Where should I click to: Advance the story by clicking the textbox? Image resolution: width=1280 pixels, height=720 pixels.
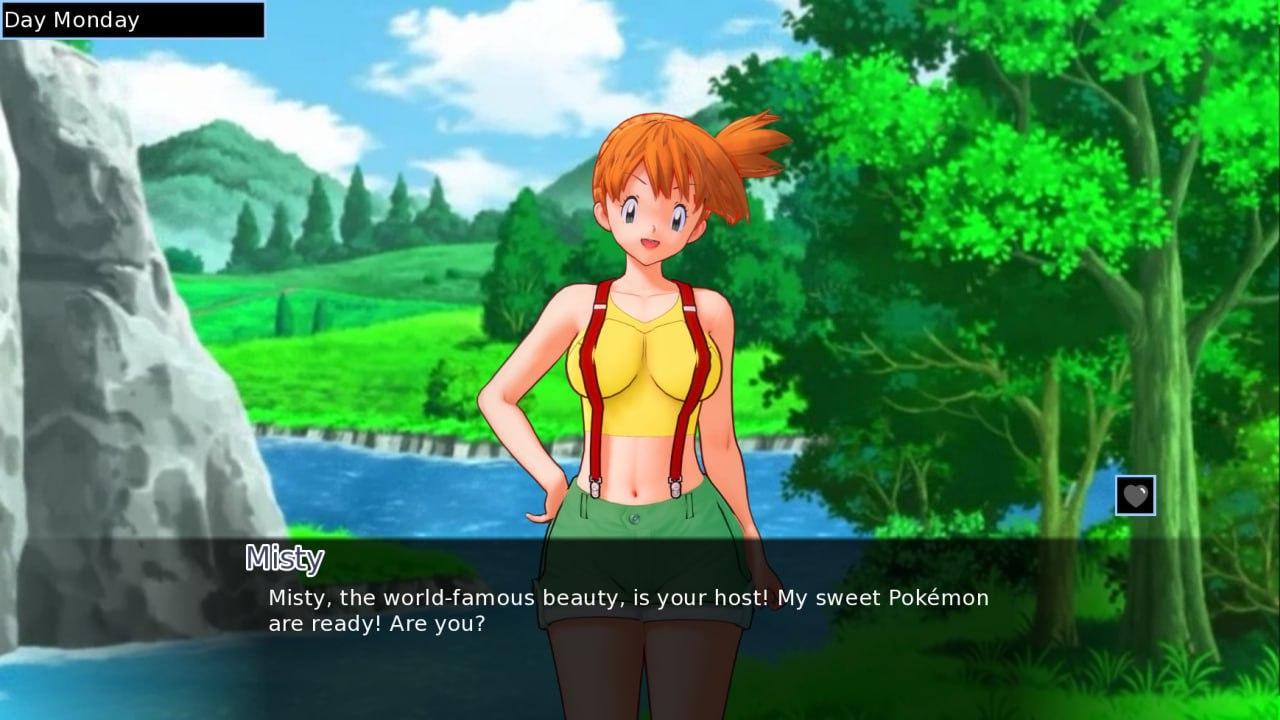pos(628,610)
